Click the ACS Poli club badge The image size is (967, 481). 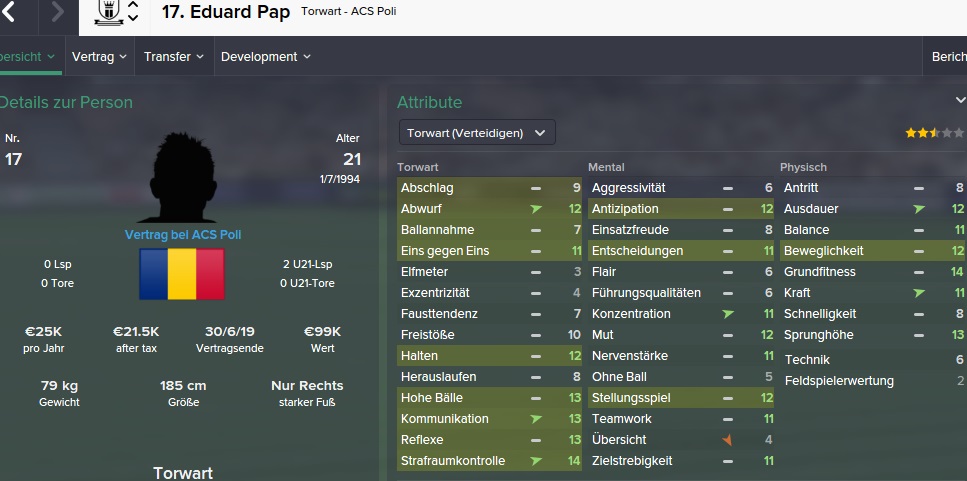tap(106, 12)
